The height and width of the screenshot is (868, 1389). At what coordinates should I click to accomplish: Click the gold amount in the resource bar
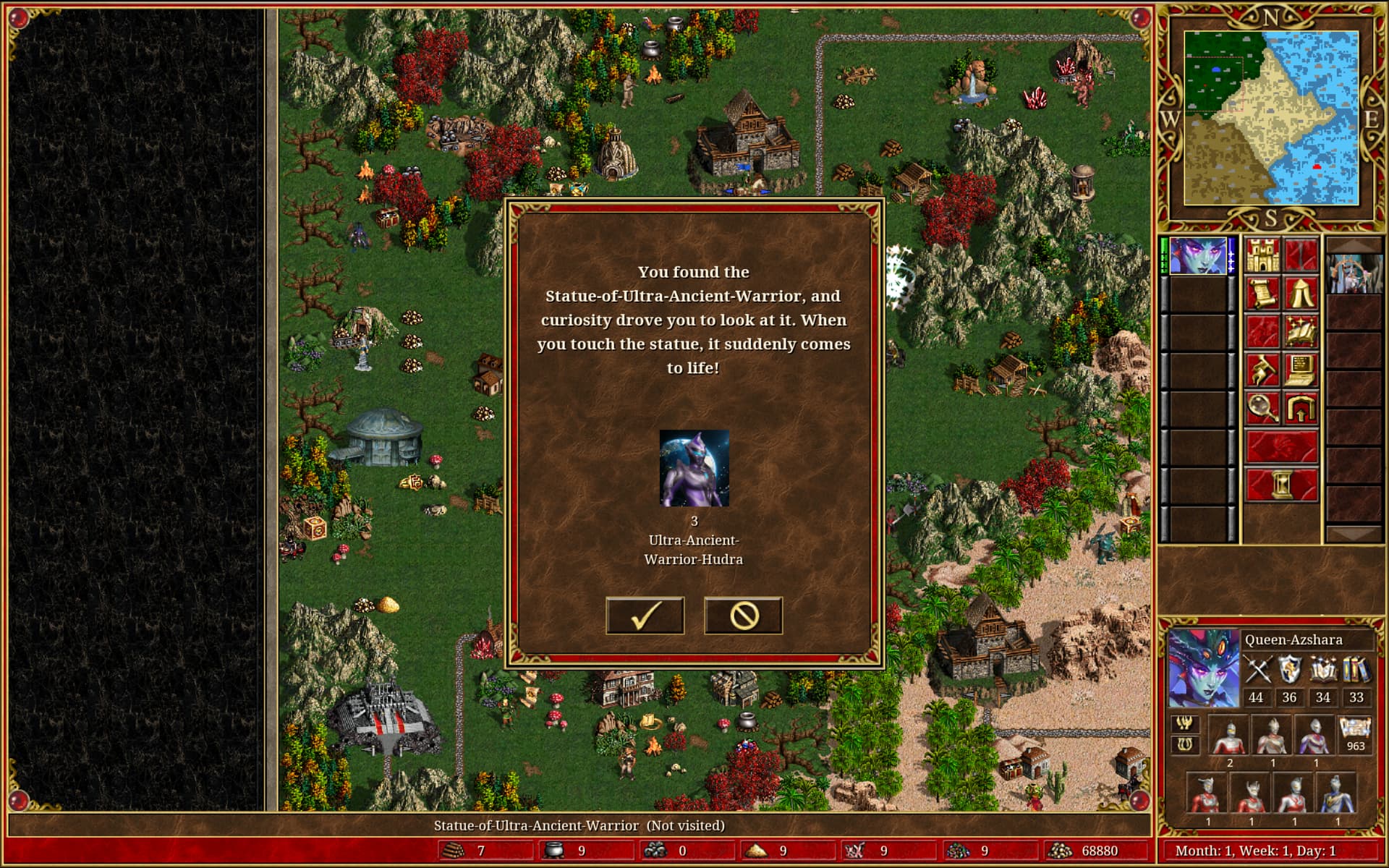1099,851
